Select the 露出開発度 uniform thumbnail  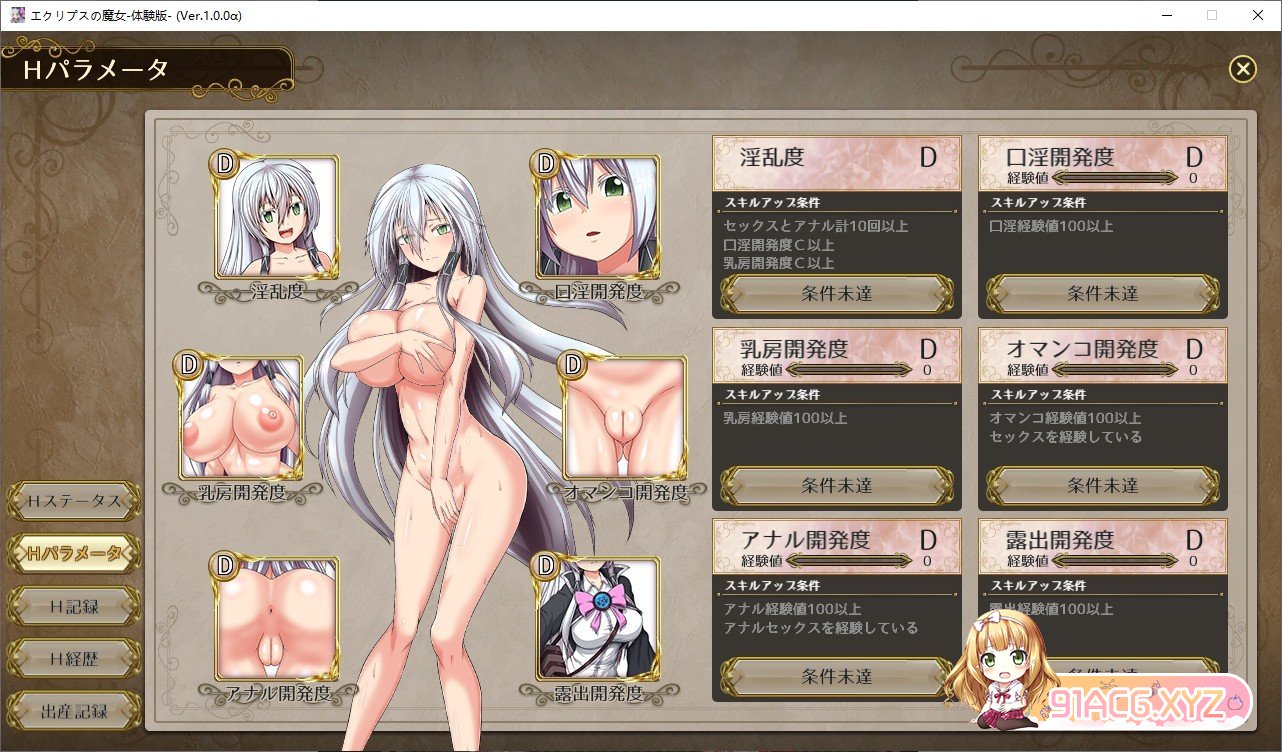coord(598,618)
